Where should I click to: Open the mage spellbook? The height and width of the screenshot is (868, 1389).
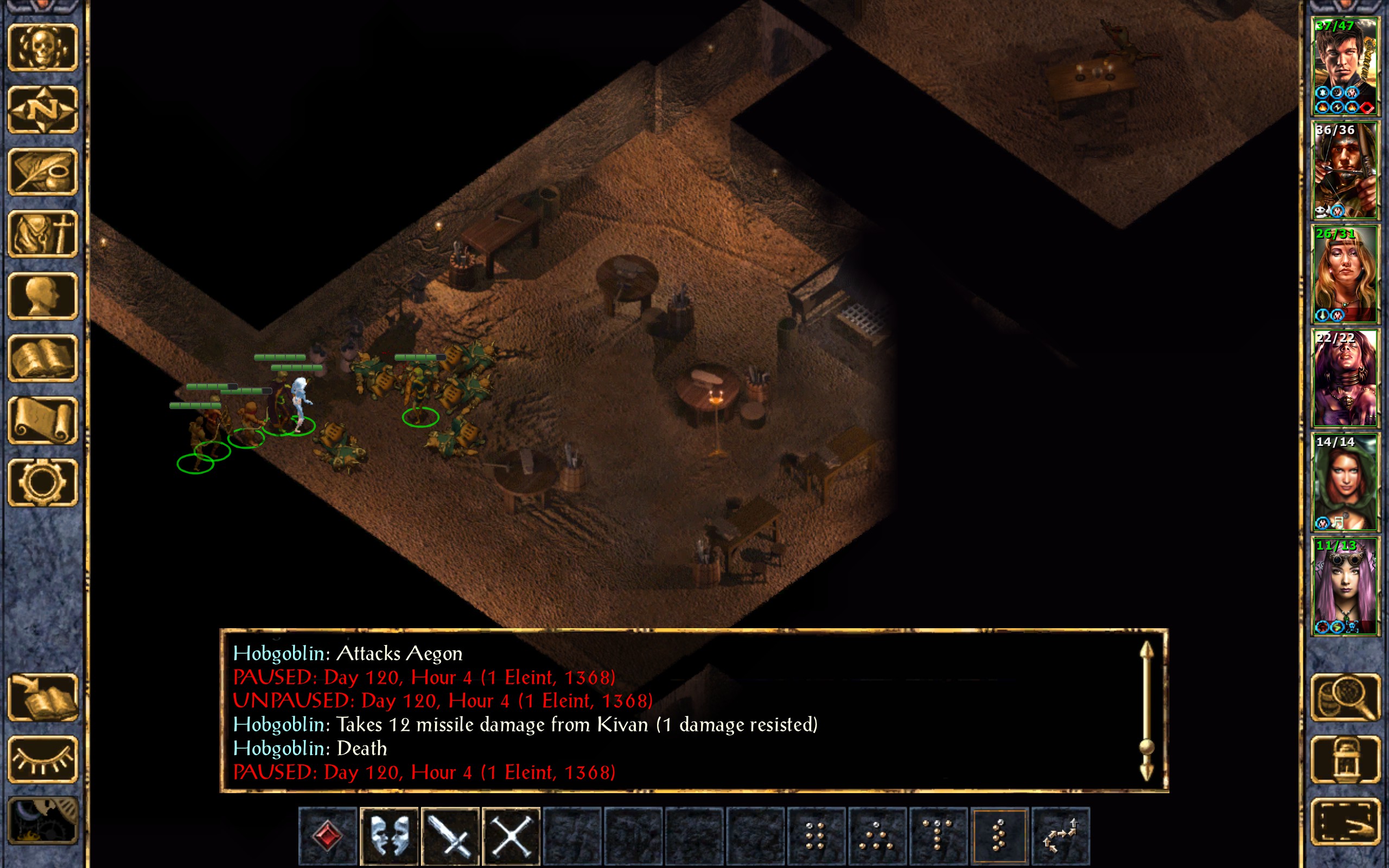click(42, 358)
